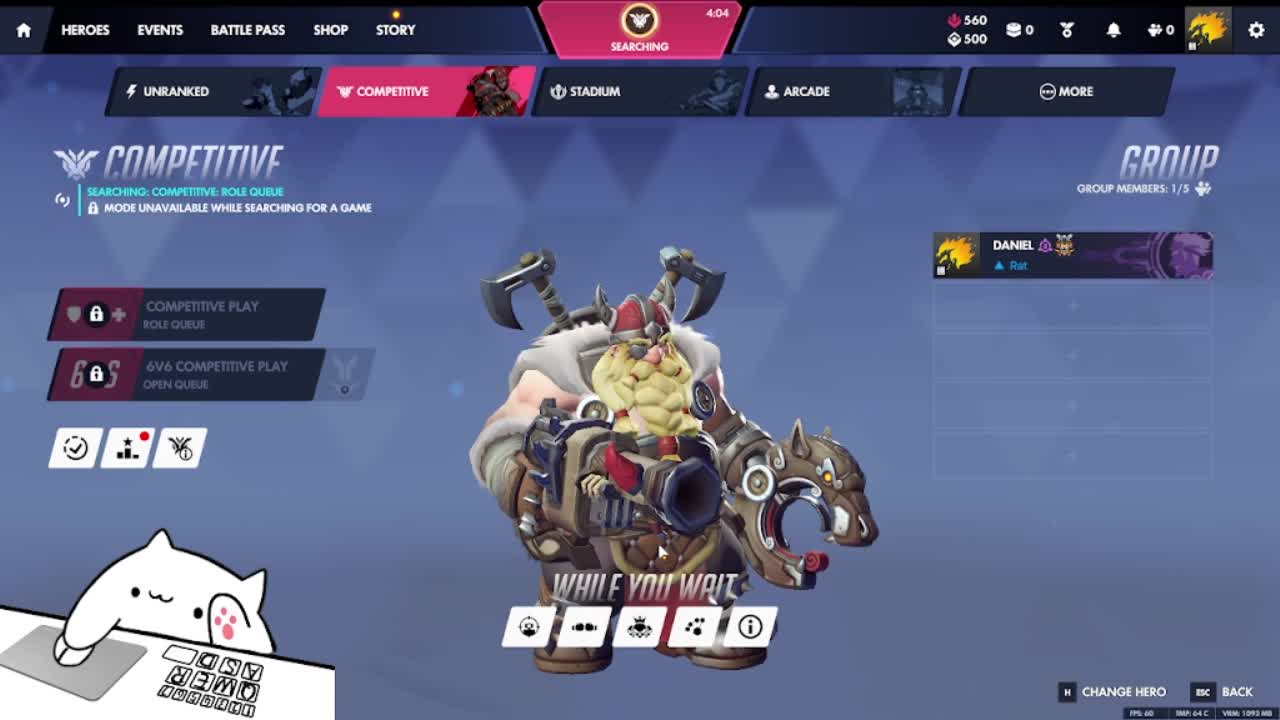Open the Story menu
This screenshot has height=720, width=1280.
pos(395,30)
